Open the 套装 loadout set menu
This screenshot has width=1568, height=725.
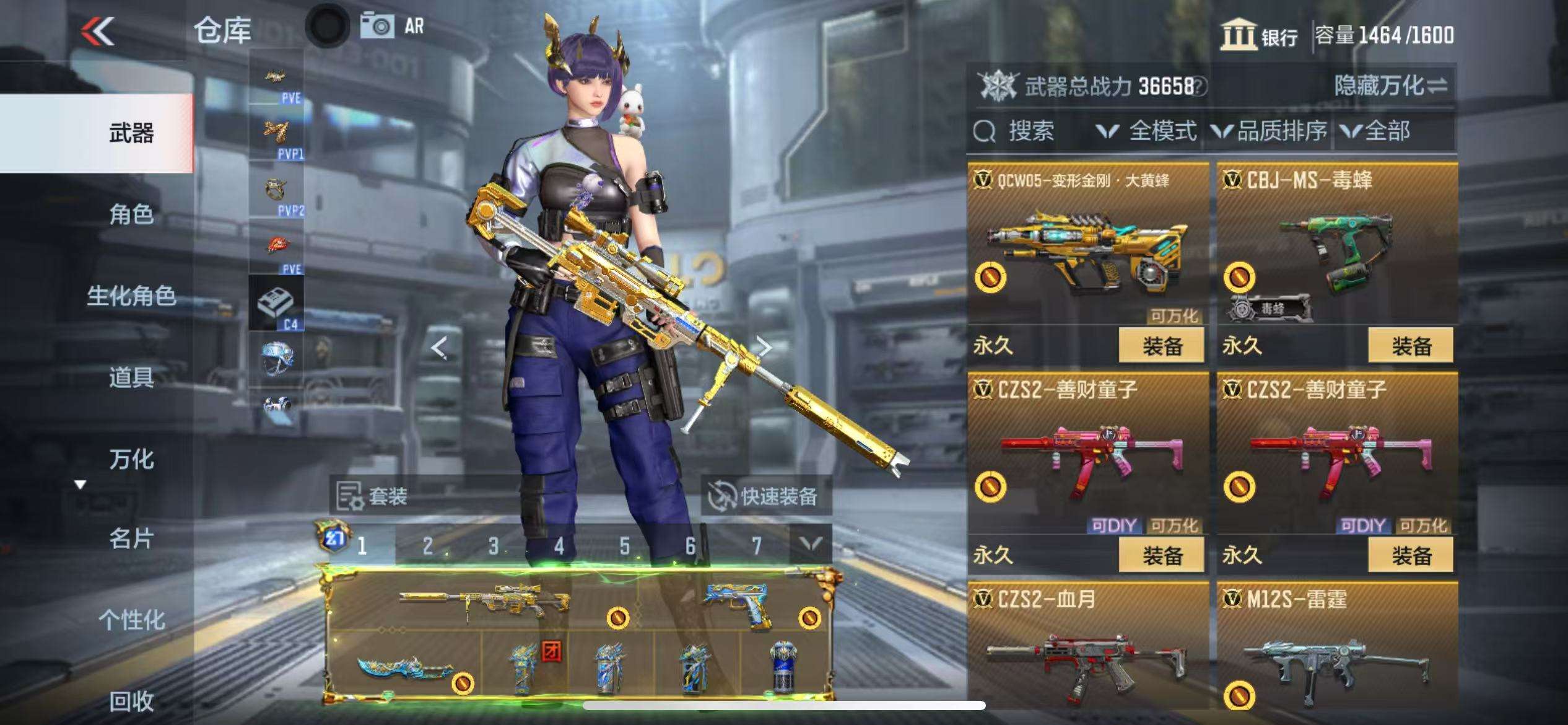[373, 496]
